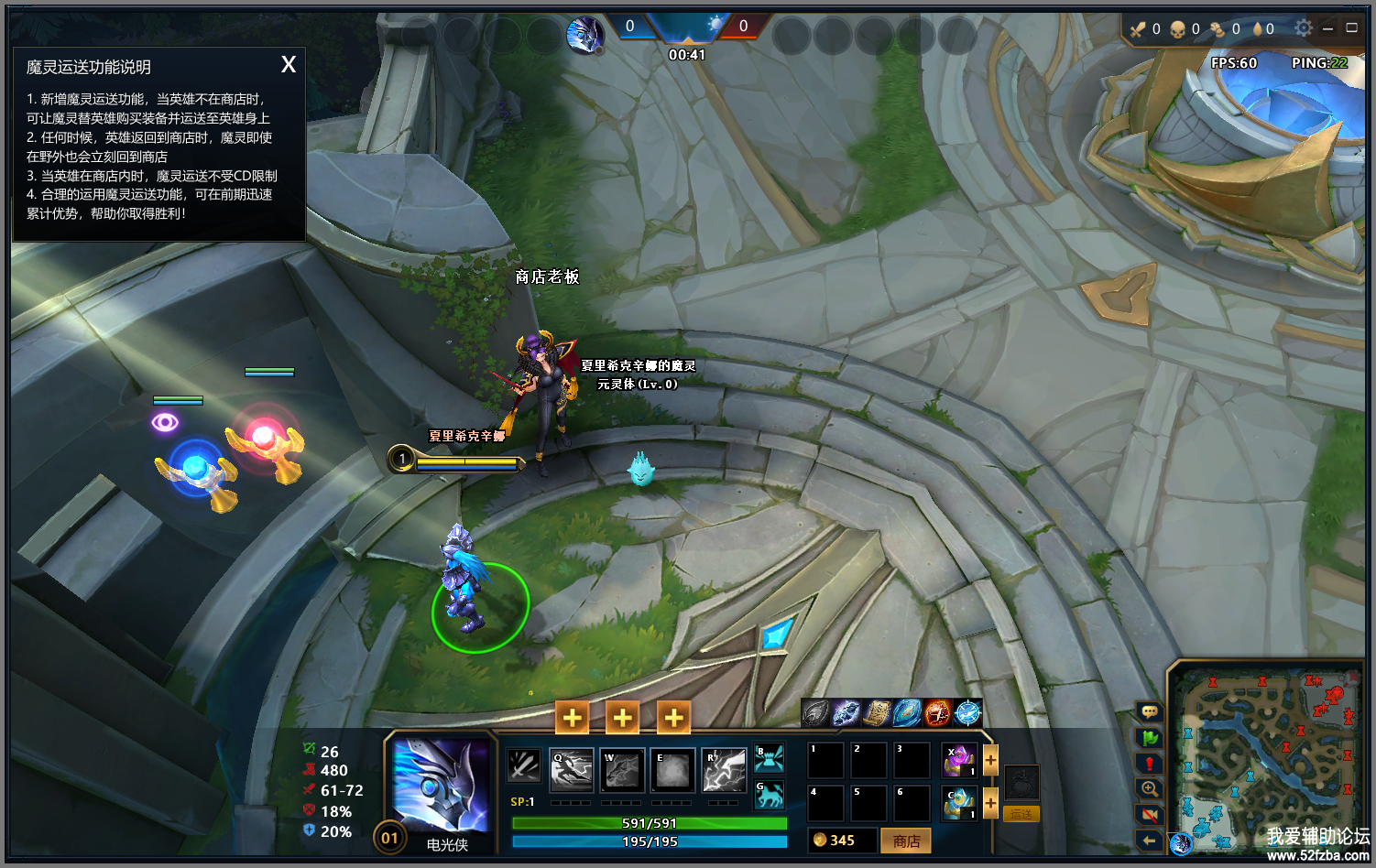Use the C blue ward item
The width and height of the screenshot is (1376, 868).
[x=959, y=803]
